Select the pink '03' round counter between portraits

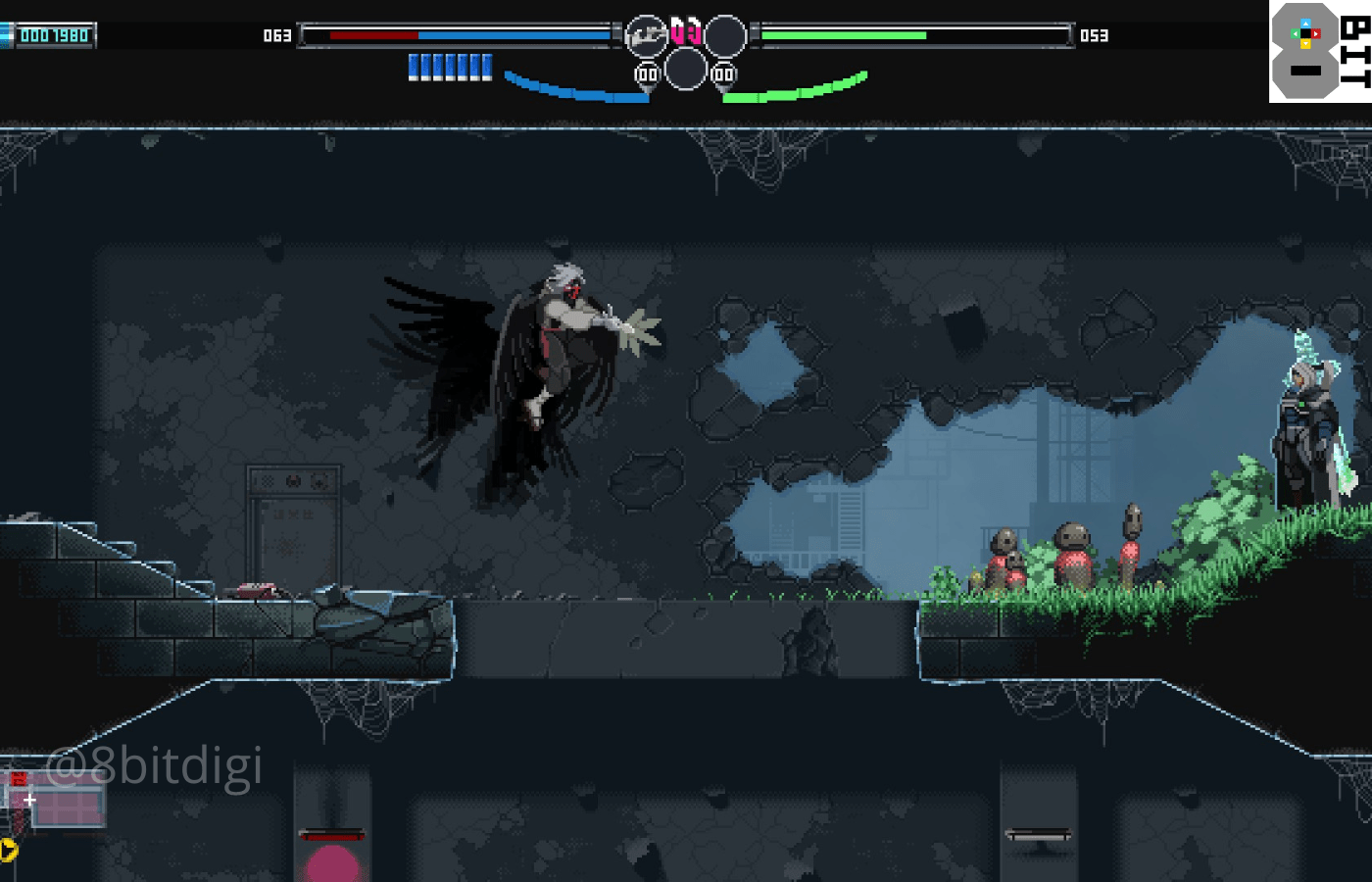pyautogui.click(x=686, y=30)
